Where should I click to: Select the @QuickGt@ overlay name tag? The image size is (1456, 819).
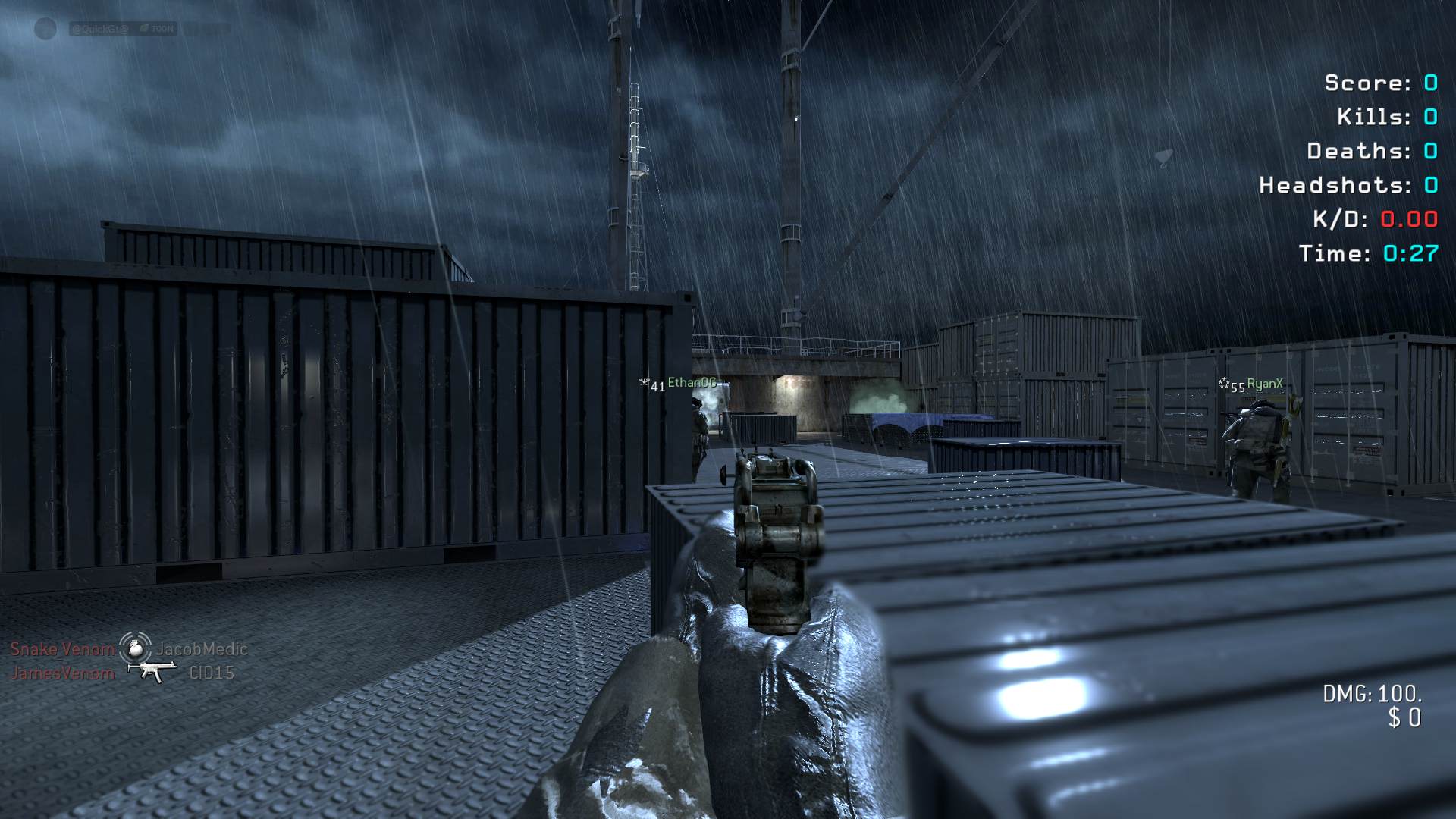pyautogui.click(x=100, y=29)
